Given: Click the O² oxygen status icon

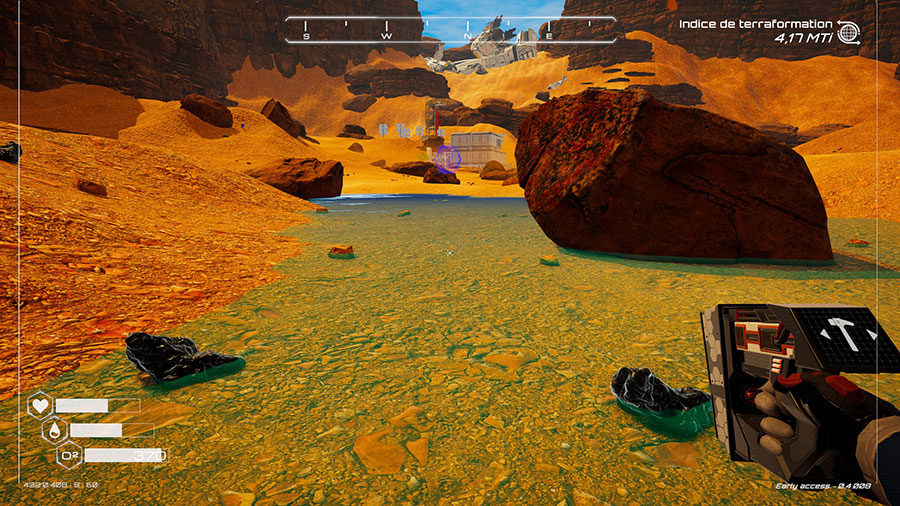Looking at the screenshot, I should 70,456.
